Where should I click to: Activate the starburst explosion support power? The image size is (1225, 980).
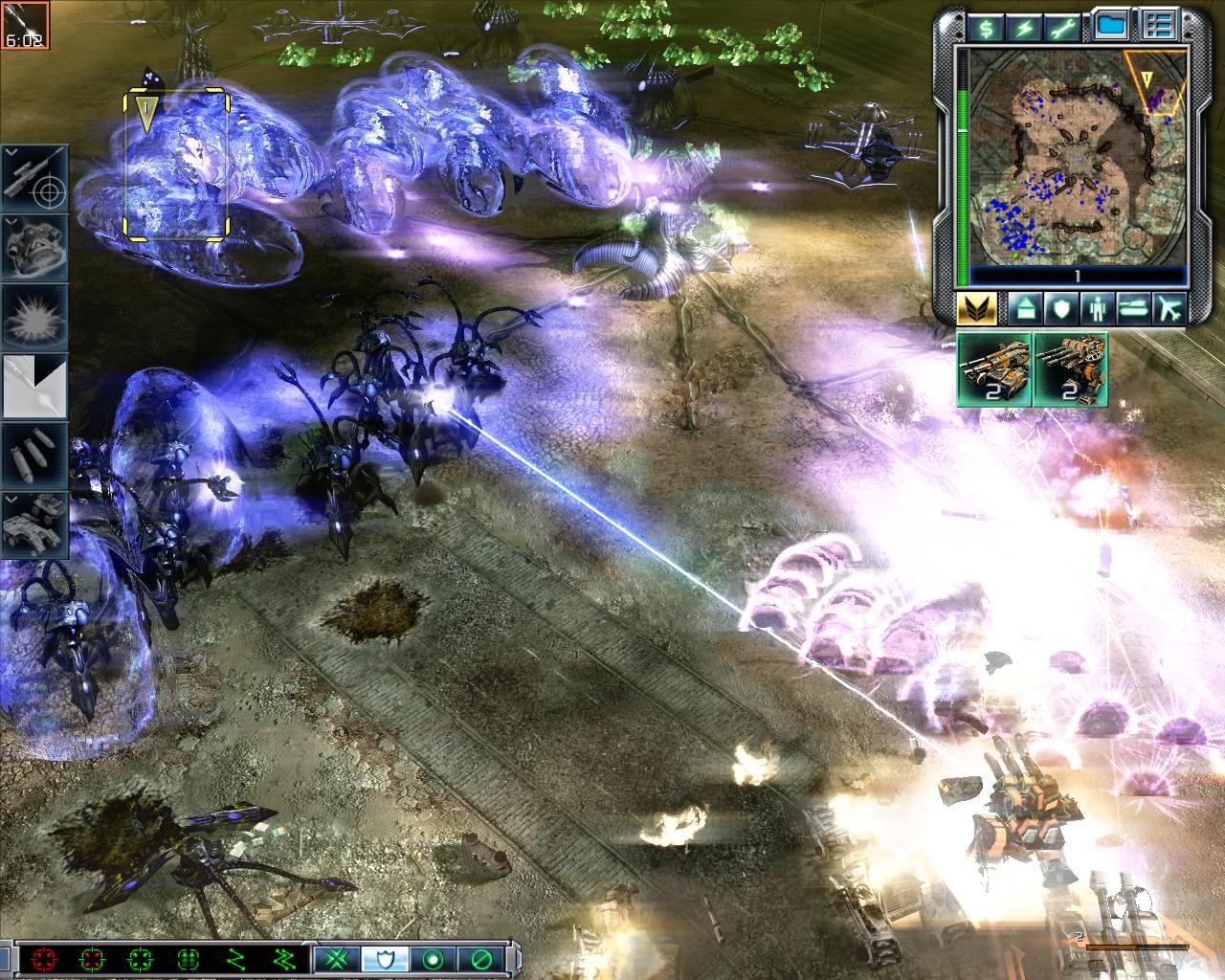[x=36, y=316]
